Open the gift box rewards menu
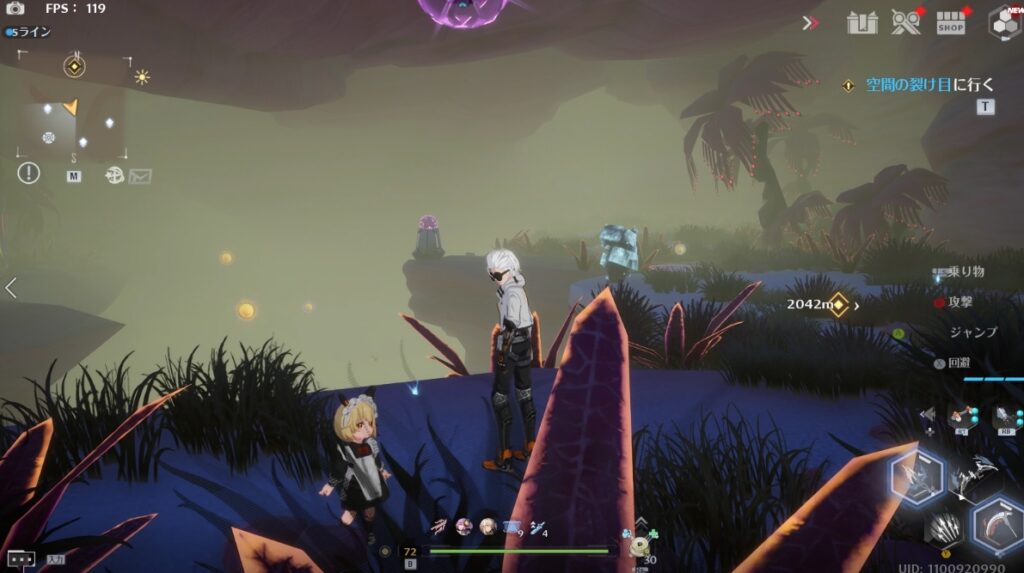Image resolution: width=1024 pixels, height=573 pixels. click(862, 22)
